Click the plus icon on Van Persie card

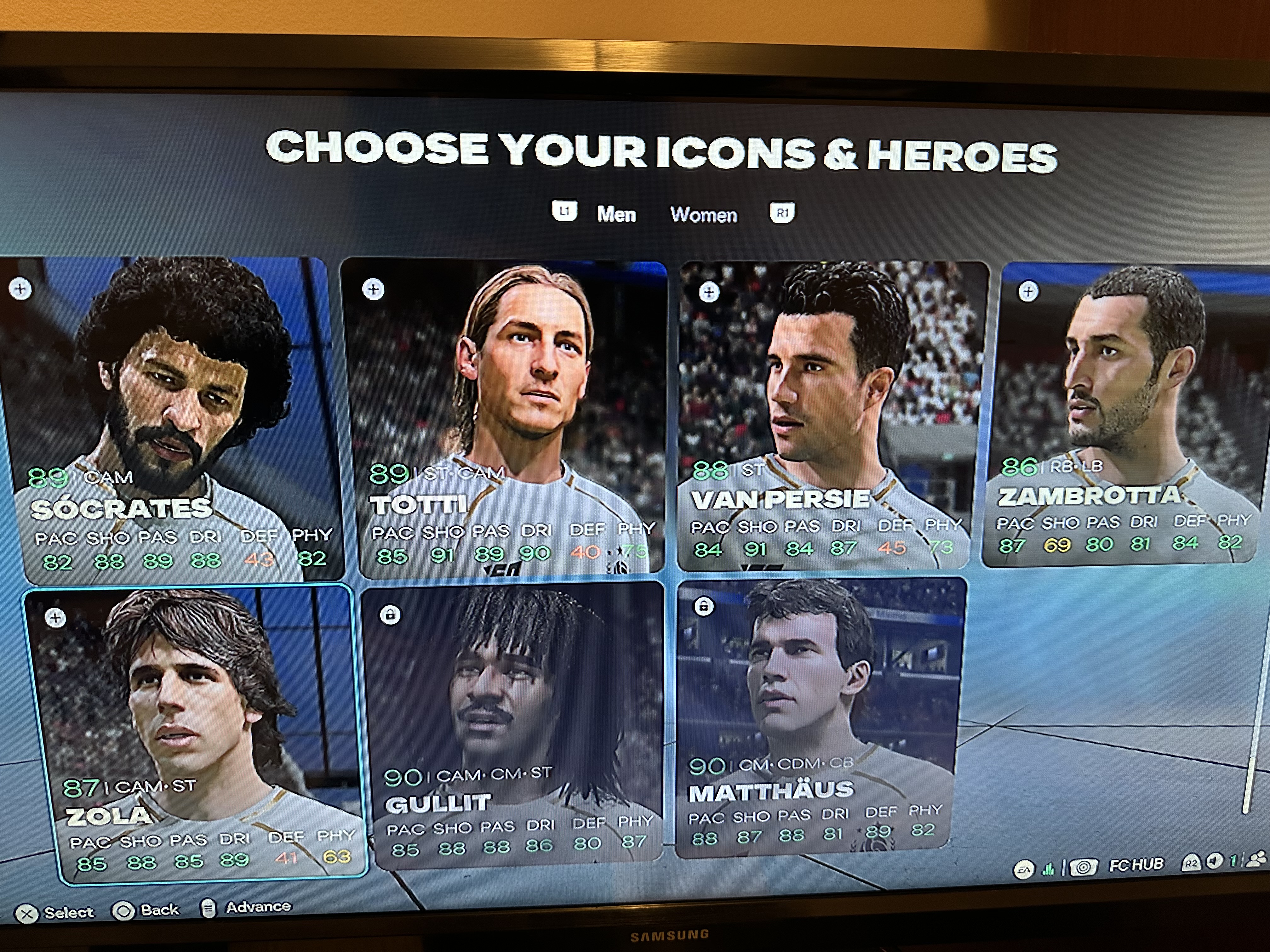(x=709, y=292)
